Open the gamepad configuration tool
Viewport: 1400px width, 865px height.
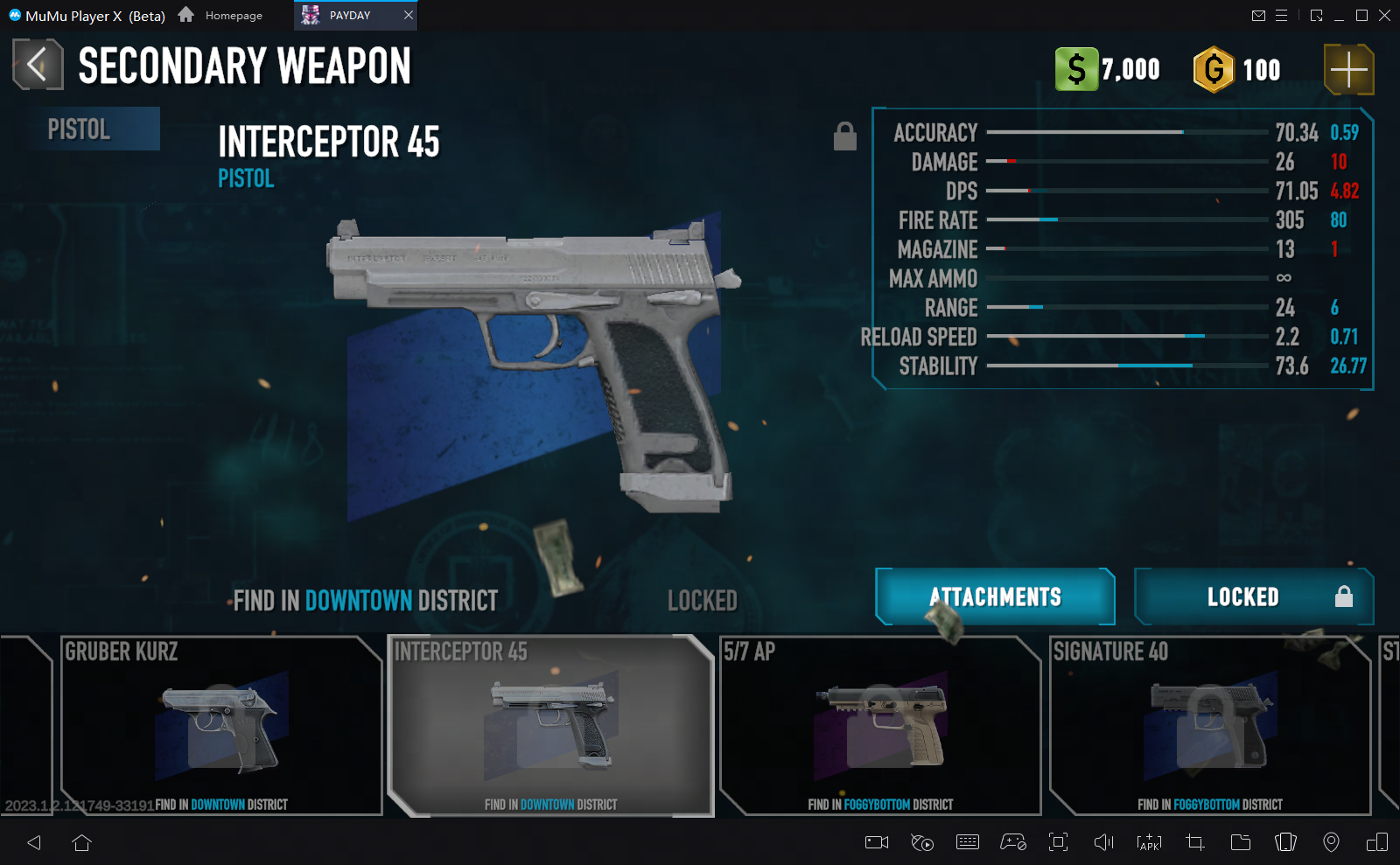(x=1013, y=842)
